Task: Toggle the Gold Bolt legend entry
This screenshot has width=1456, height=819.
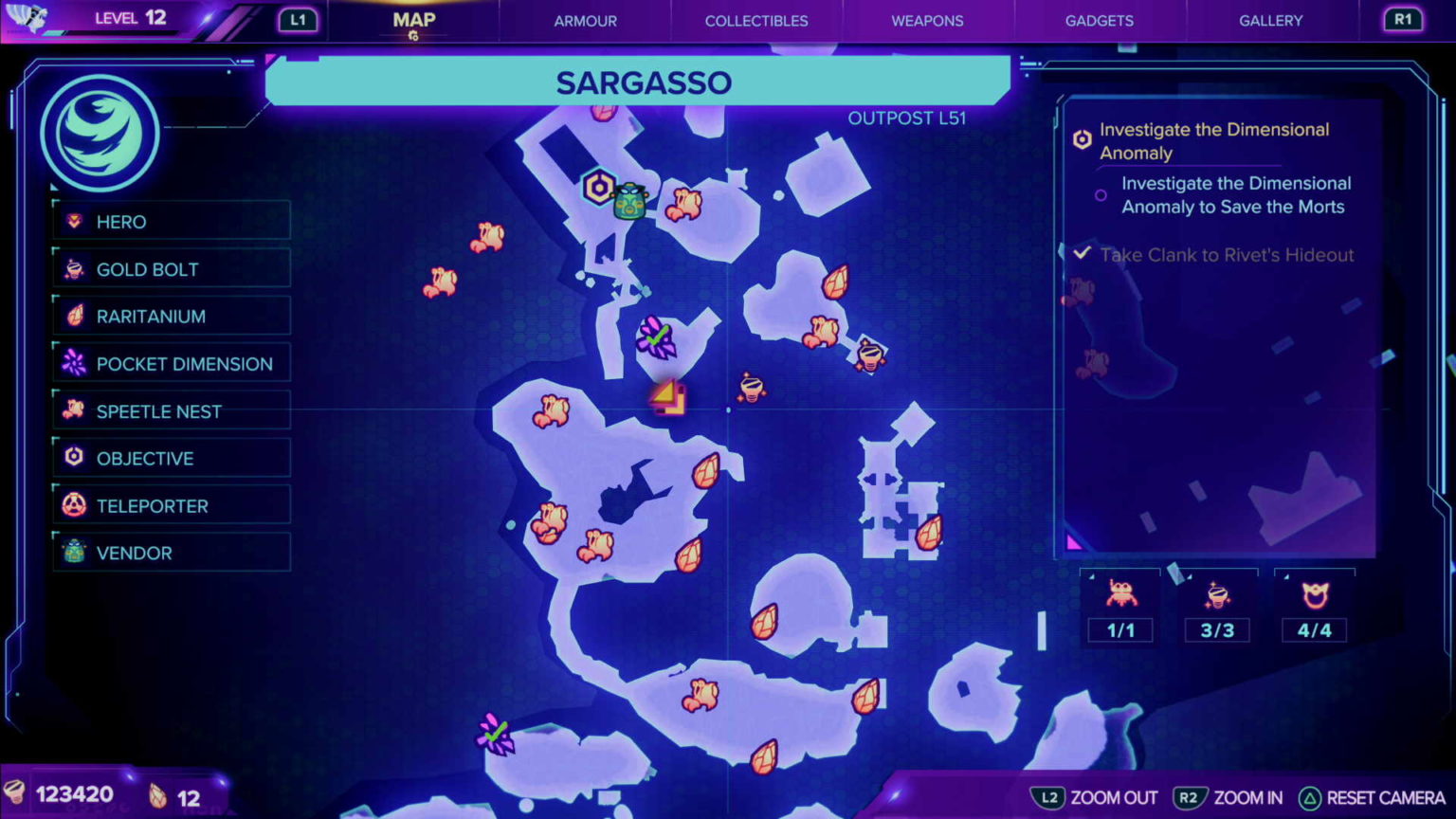Action: (x=172, y=269)
